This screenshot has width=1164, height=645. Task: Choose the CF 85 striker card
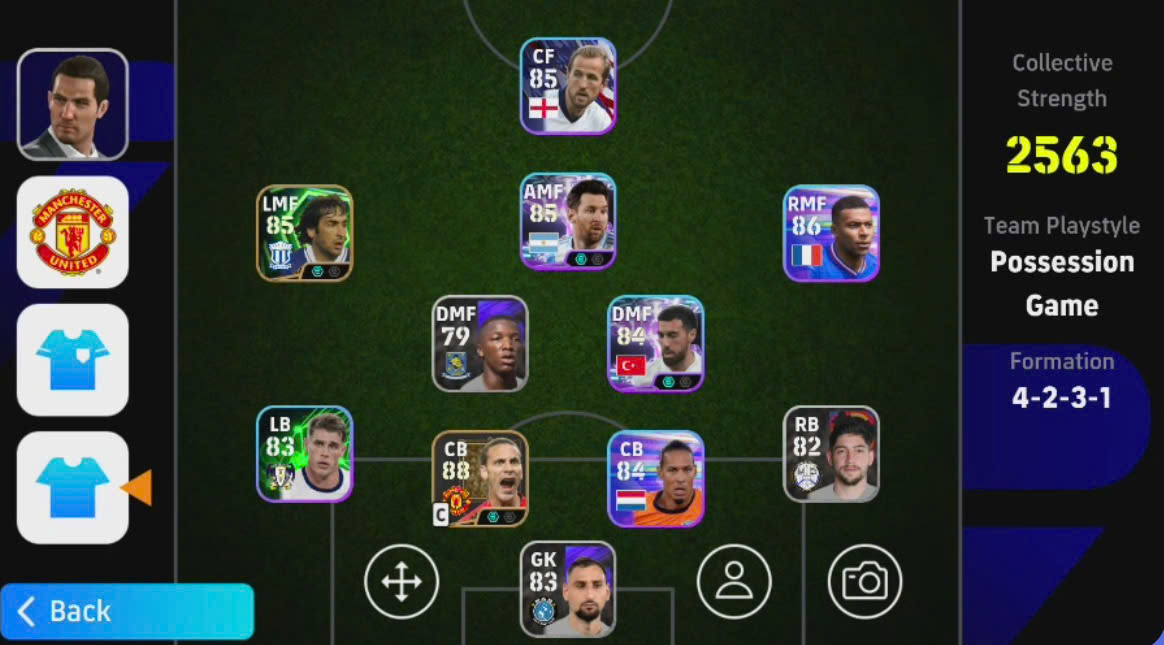568,86
